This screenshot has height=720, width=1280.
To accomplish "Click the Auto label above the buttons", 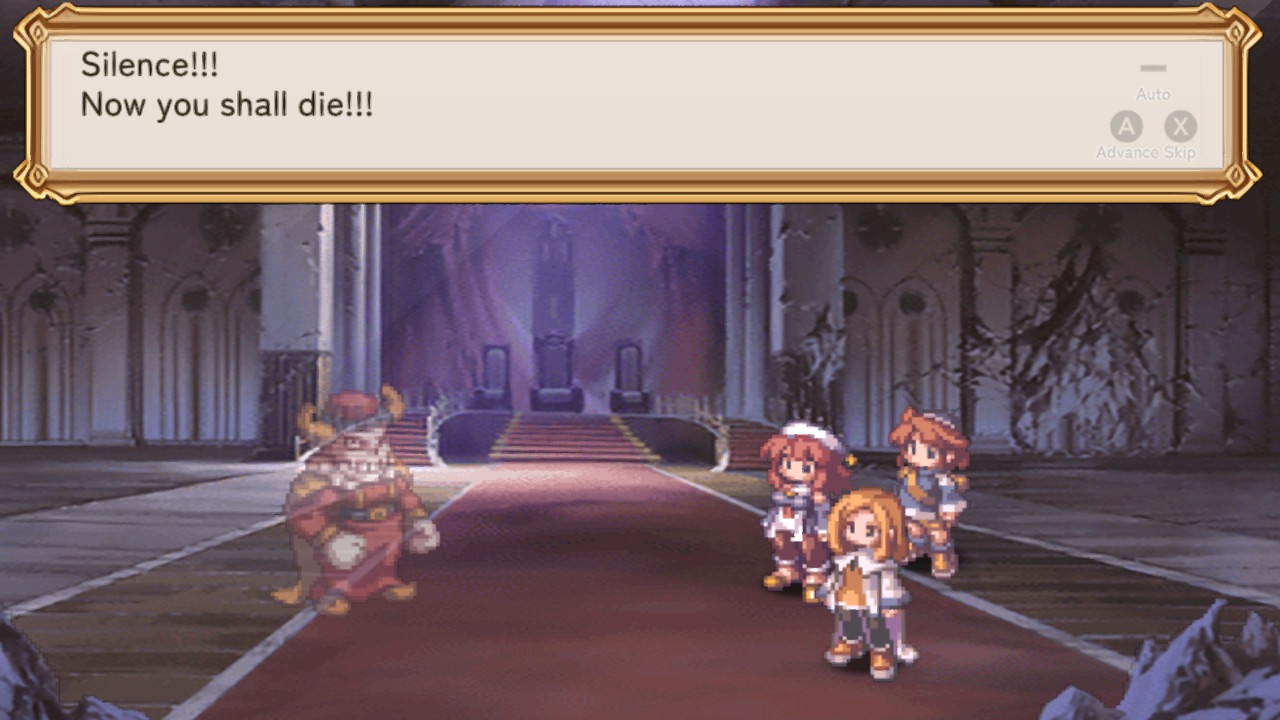I will pos(1152,93).
